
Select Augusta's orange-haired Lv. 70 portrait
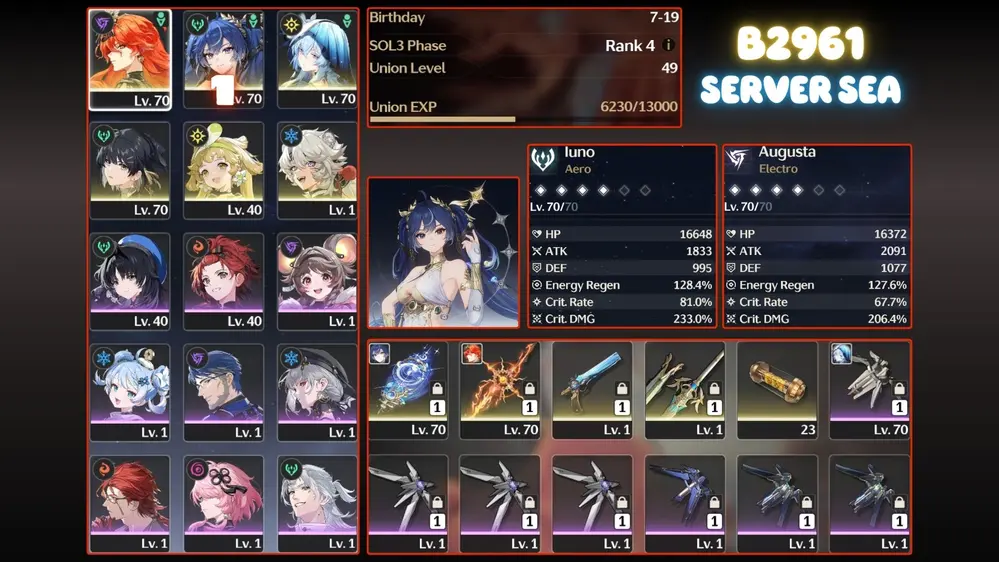130,58
